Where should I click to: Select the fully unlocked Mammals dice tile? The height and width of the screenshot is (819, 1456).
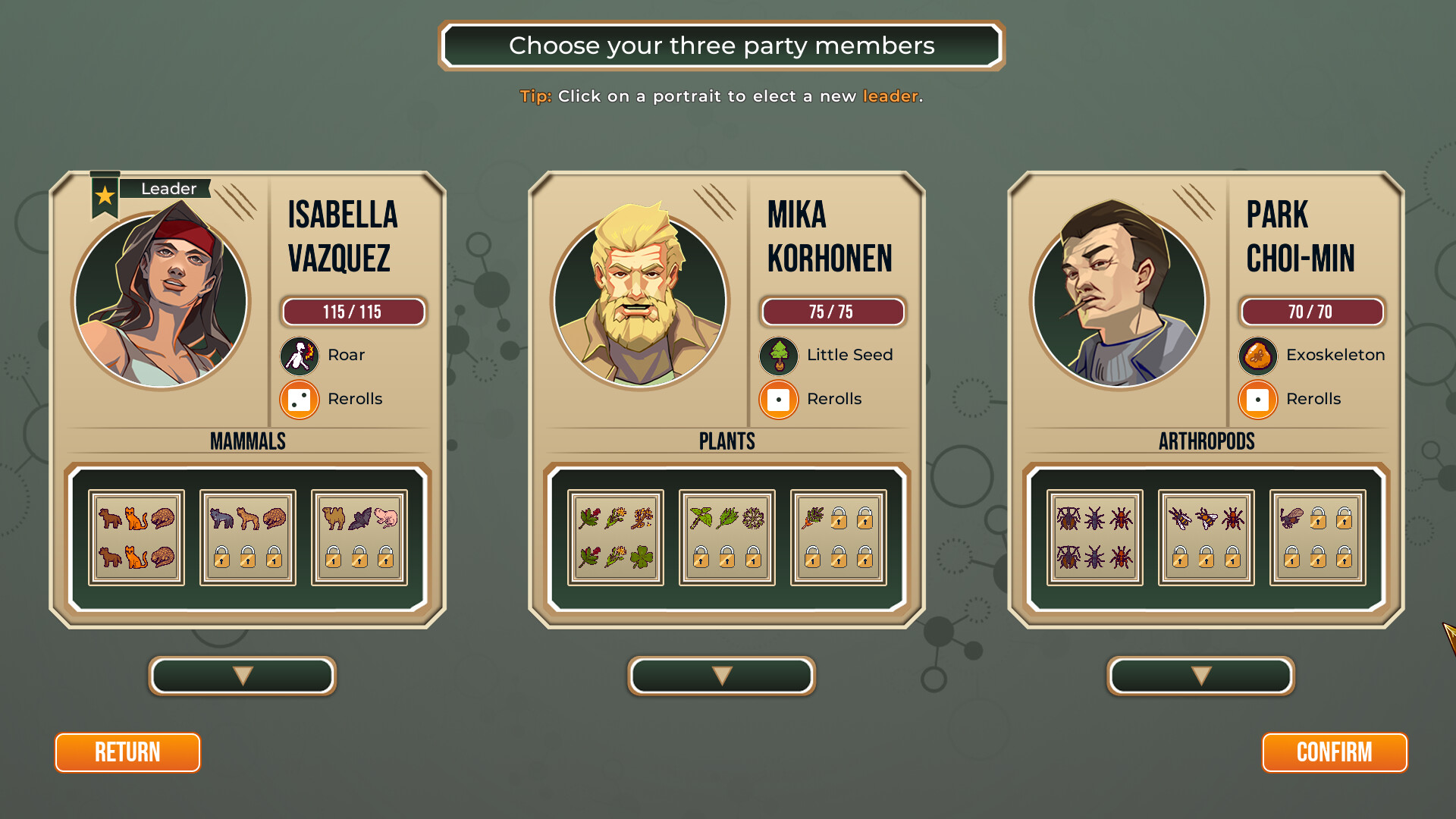click(x=136, y=538)
